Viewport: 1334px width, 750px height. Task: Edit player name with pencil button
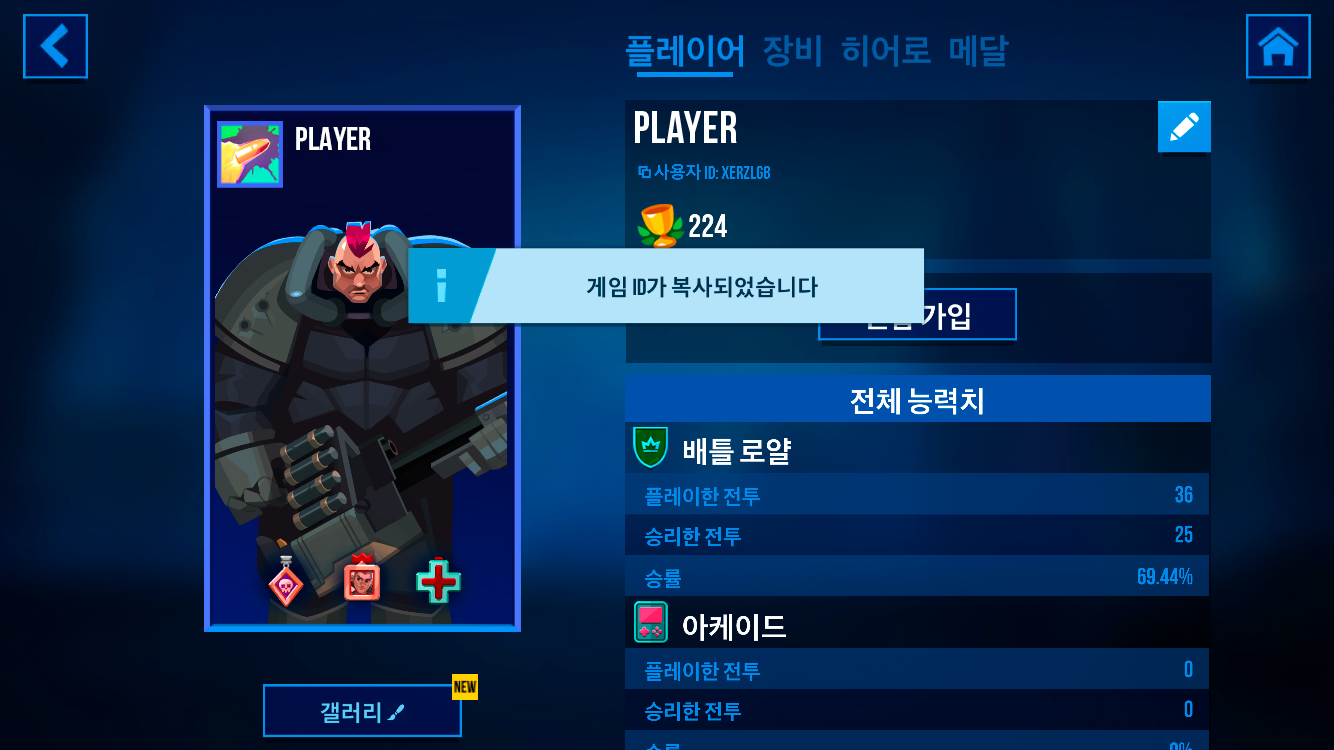coord(1184,127)
